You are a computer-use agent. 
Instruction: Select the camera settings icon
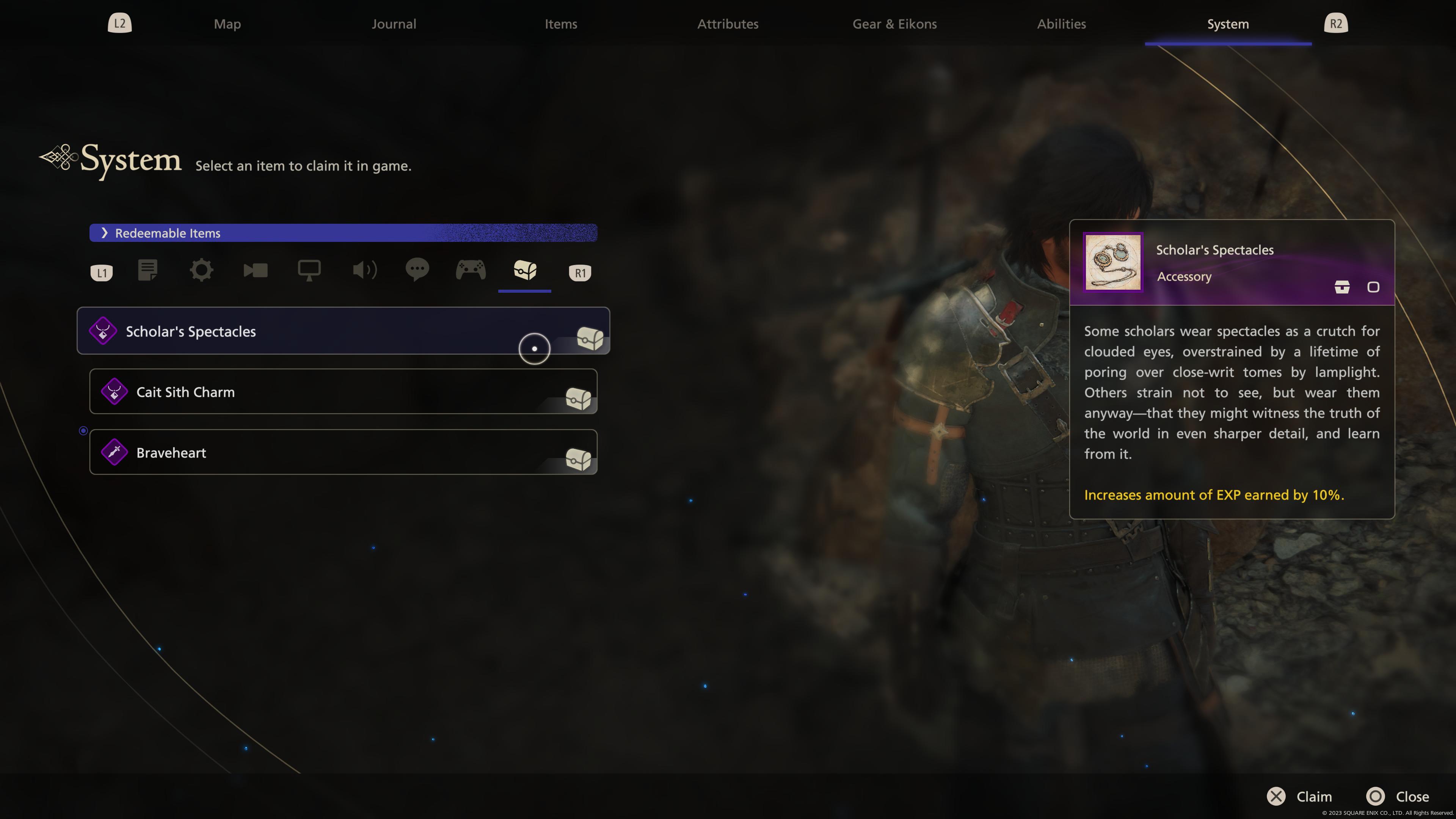point(256,271)
